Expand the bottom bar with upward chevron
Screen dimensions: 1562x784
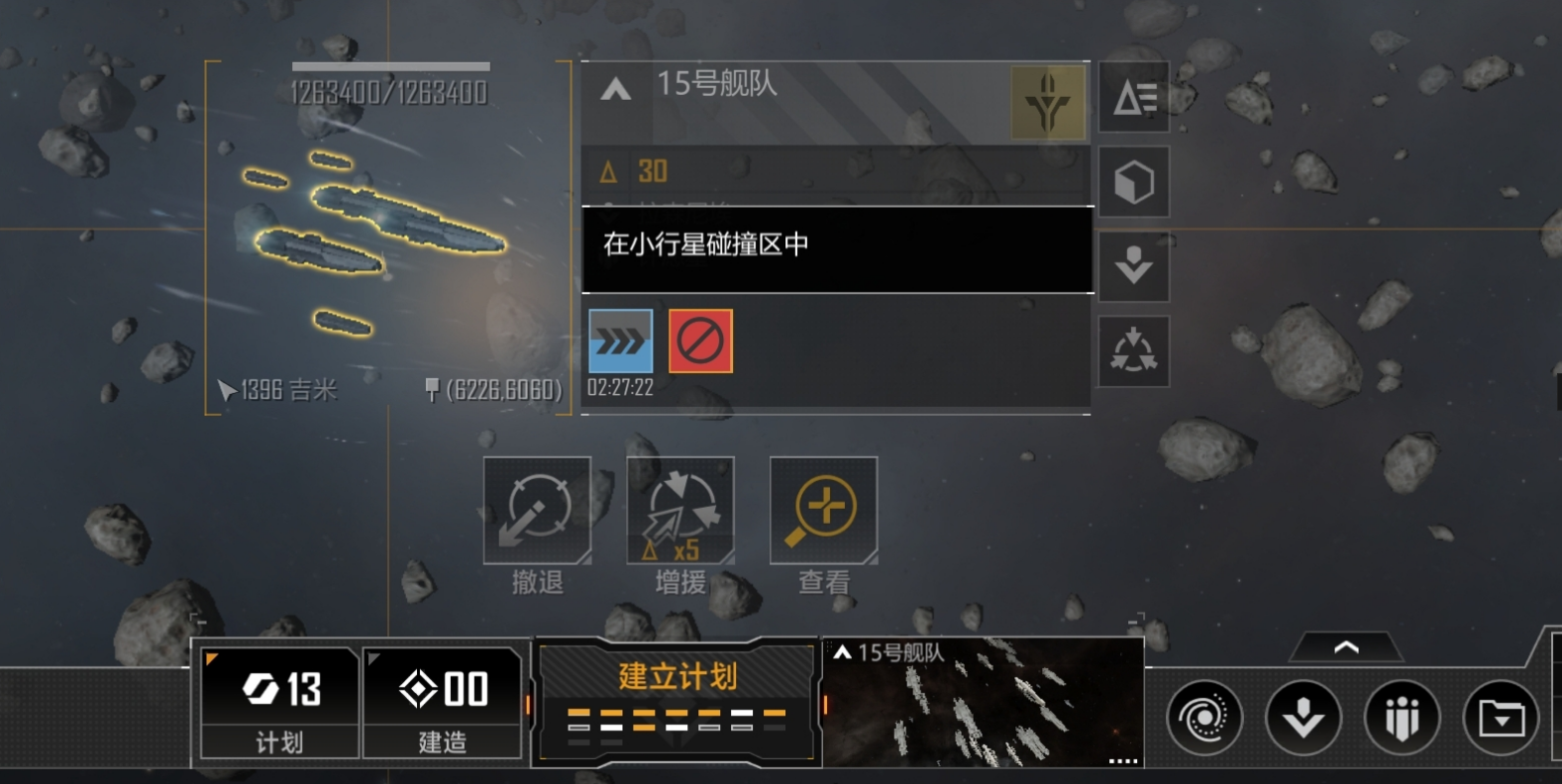click(x=1346, y=648)
